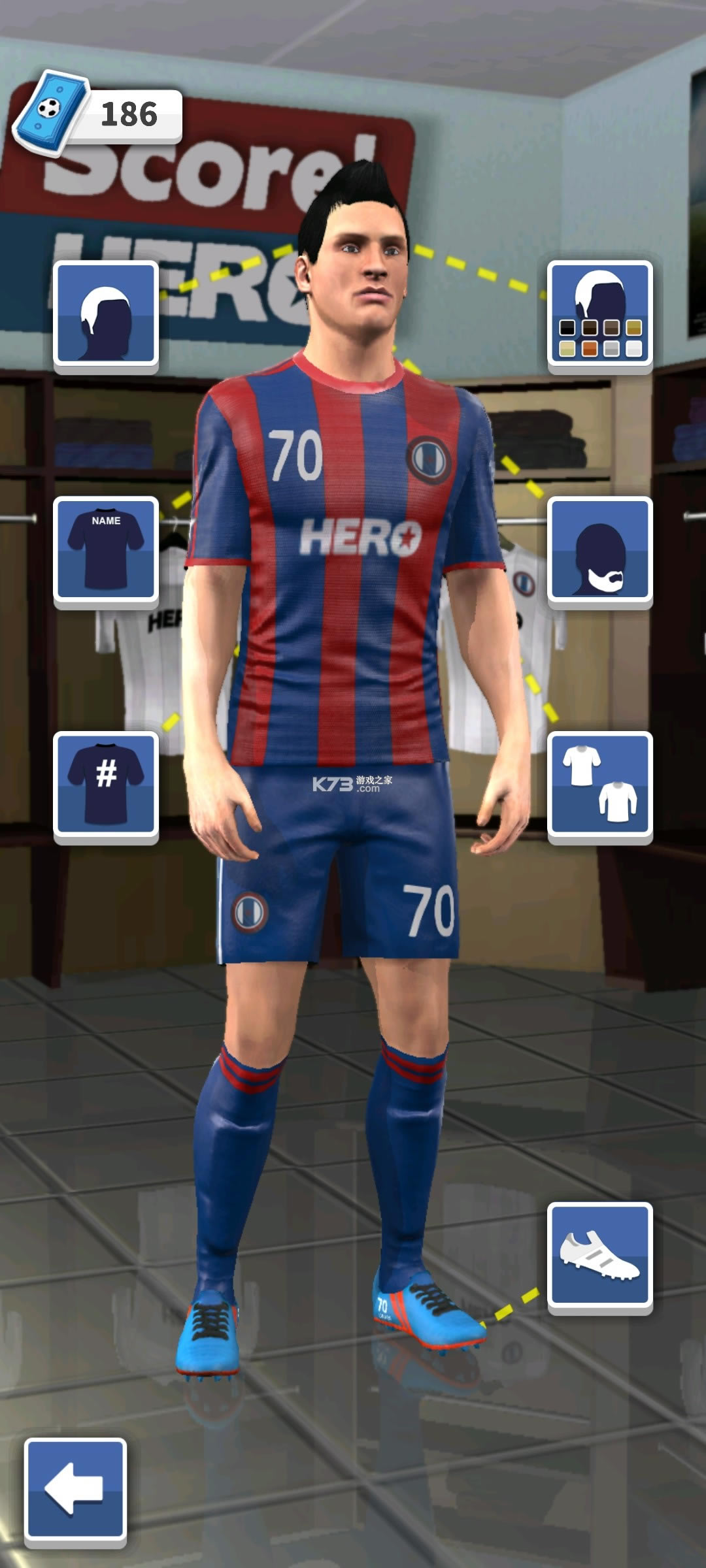The height and width of the screenshot is (1568, 706).
Task: Edit the shirt NAME option
Action: (106, 549)
